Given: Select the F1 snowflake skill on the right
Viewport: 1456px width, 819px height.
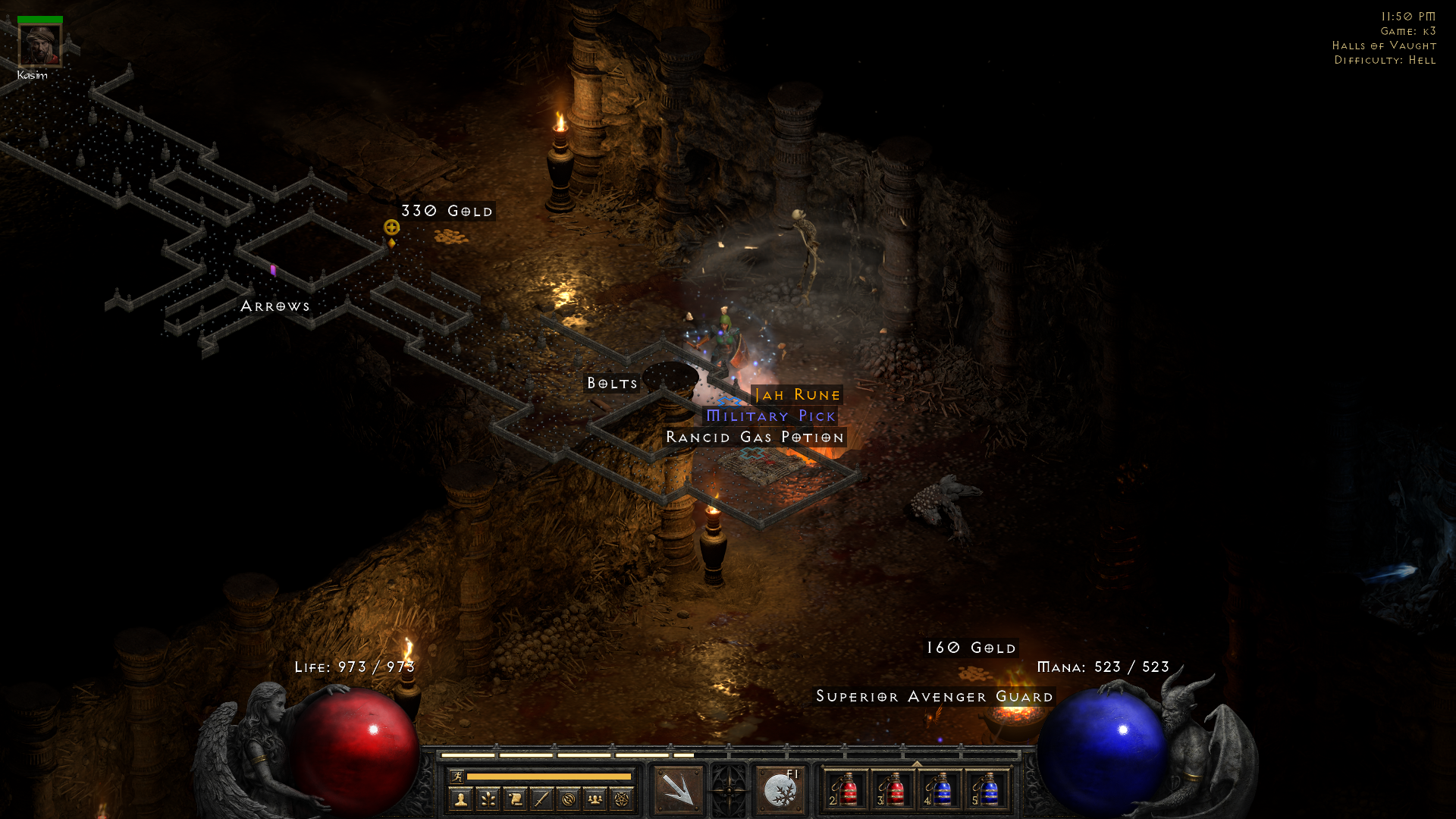Looking at the screenshot, I should click(780, 790).
